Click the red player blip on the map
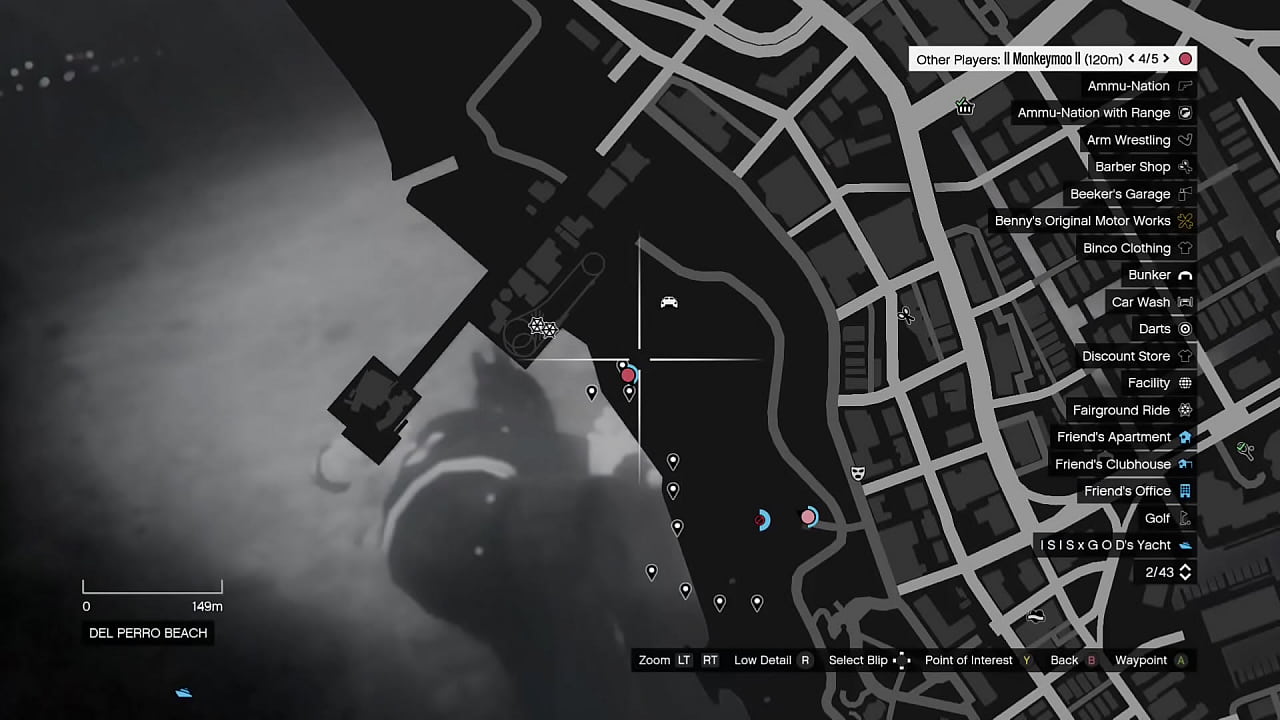The width and height of the screenshot is (1280, 720). pyautogui.click(x=628, y=376)
